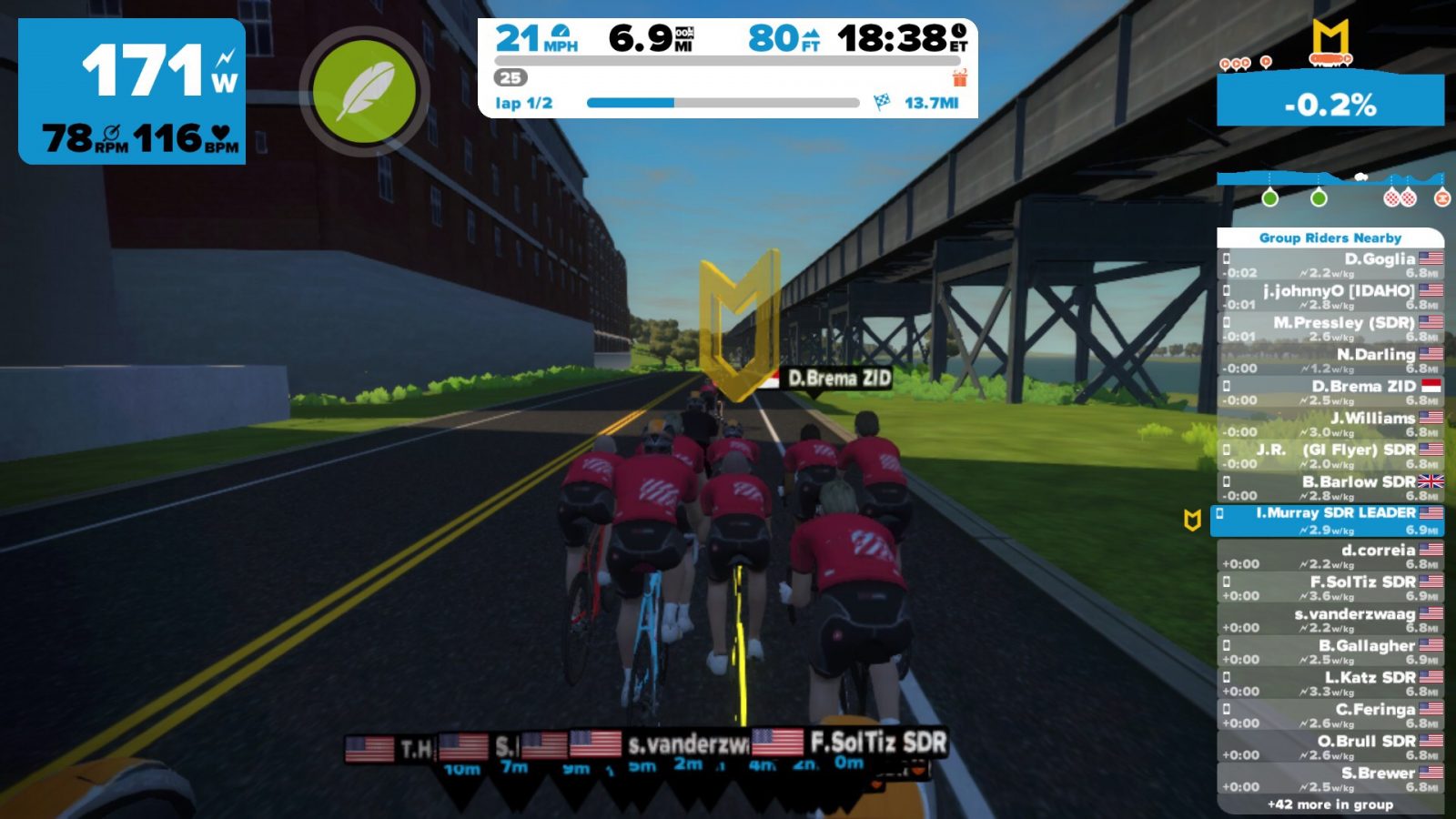Viewport: 1456px width, 819px height.
Task: Activate the feather lightweight power-up
Action: coord(365,91)
